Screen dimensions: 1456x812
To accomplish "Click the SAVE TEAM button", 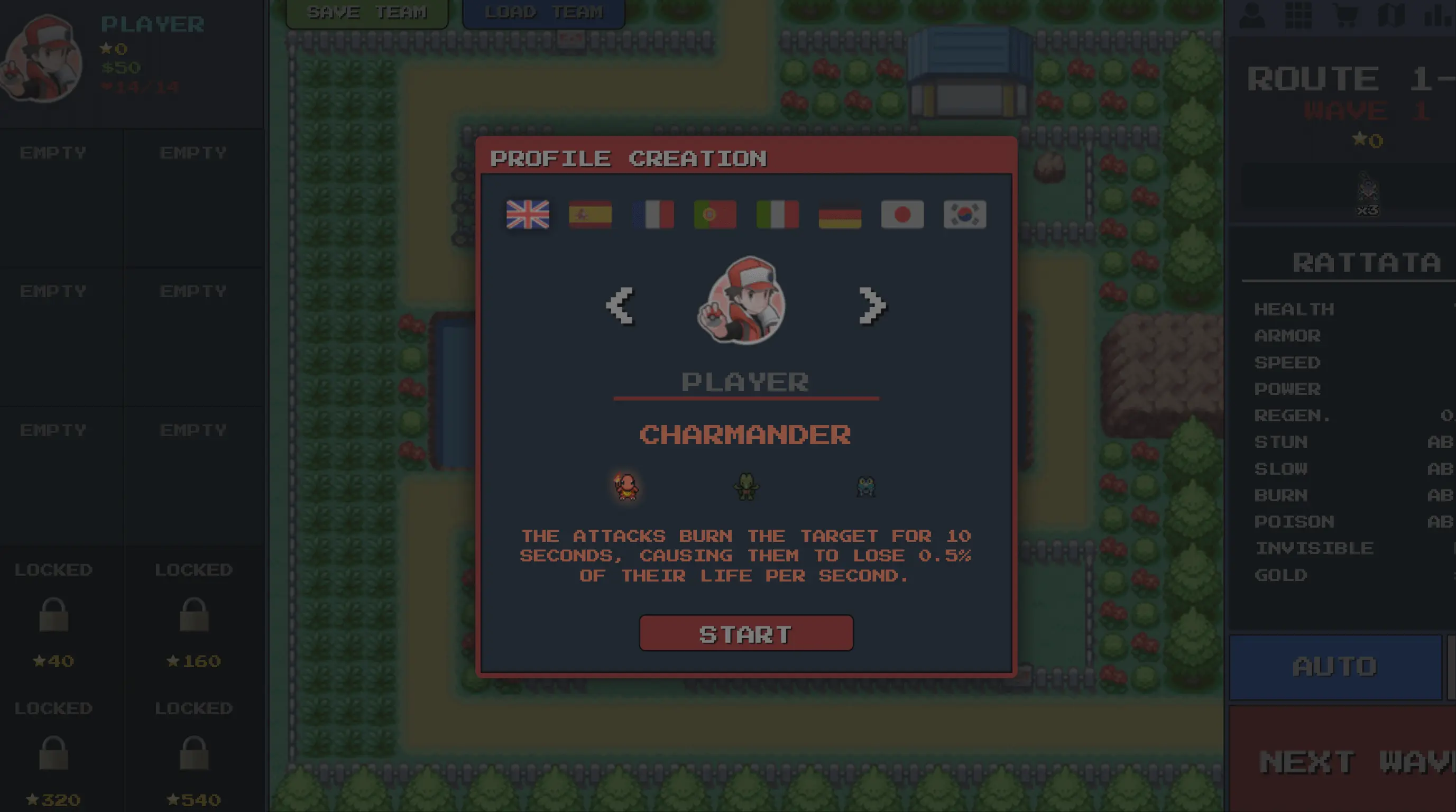I will (x=367, y=13).
